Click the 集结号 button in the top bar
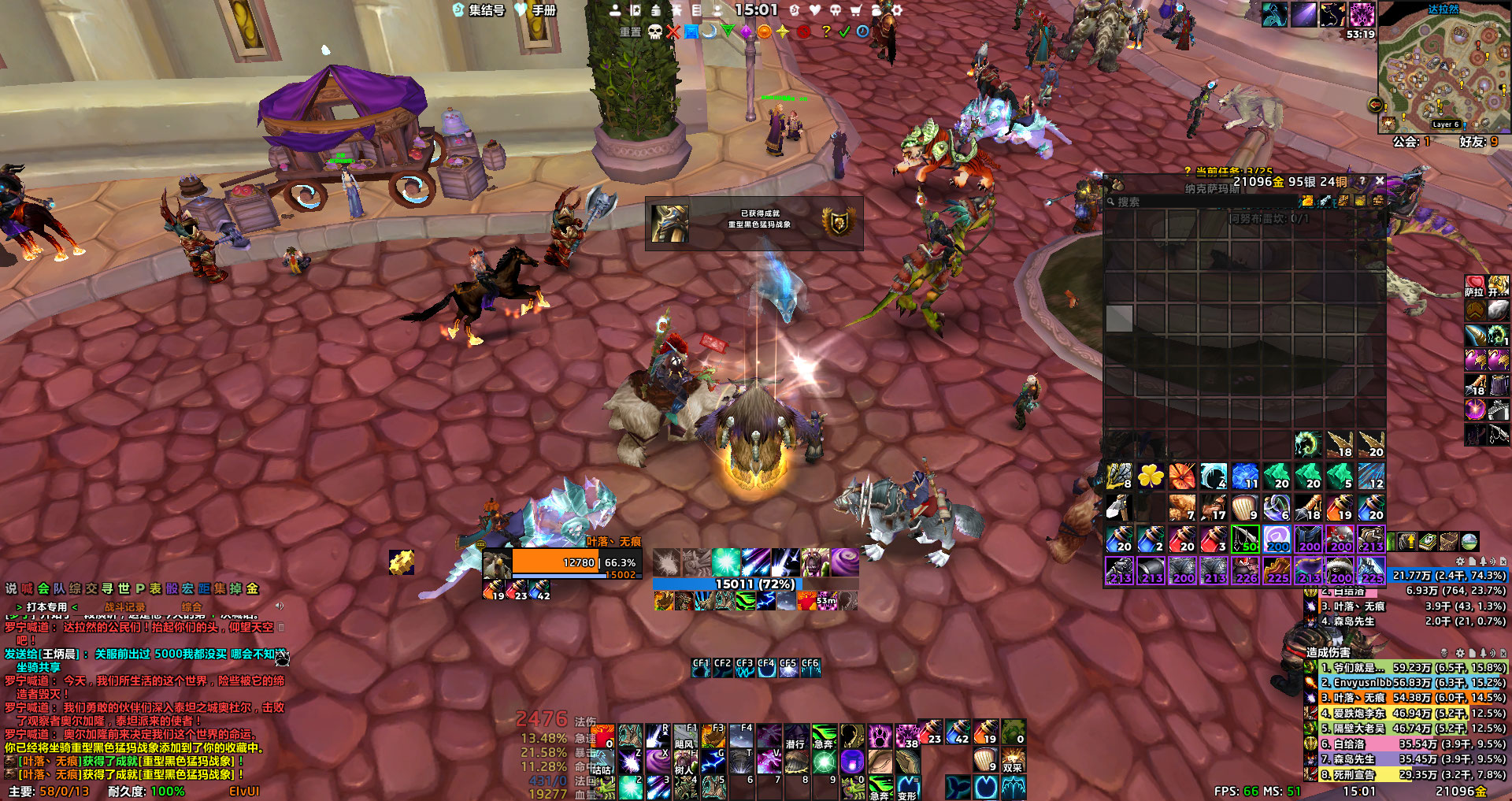Image resolution: width=1512 pixels, height=801 pixels. pos(479,10)
